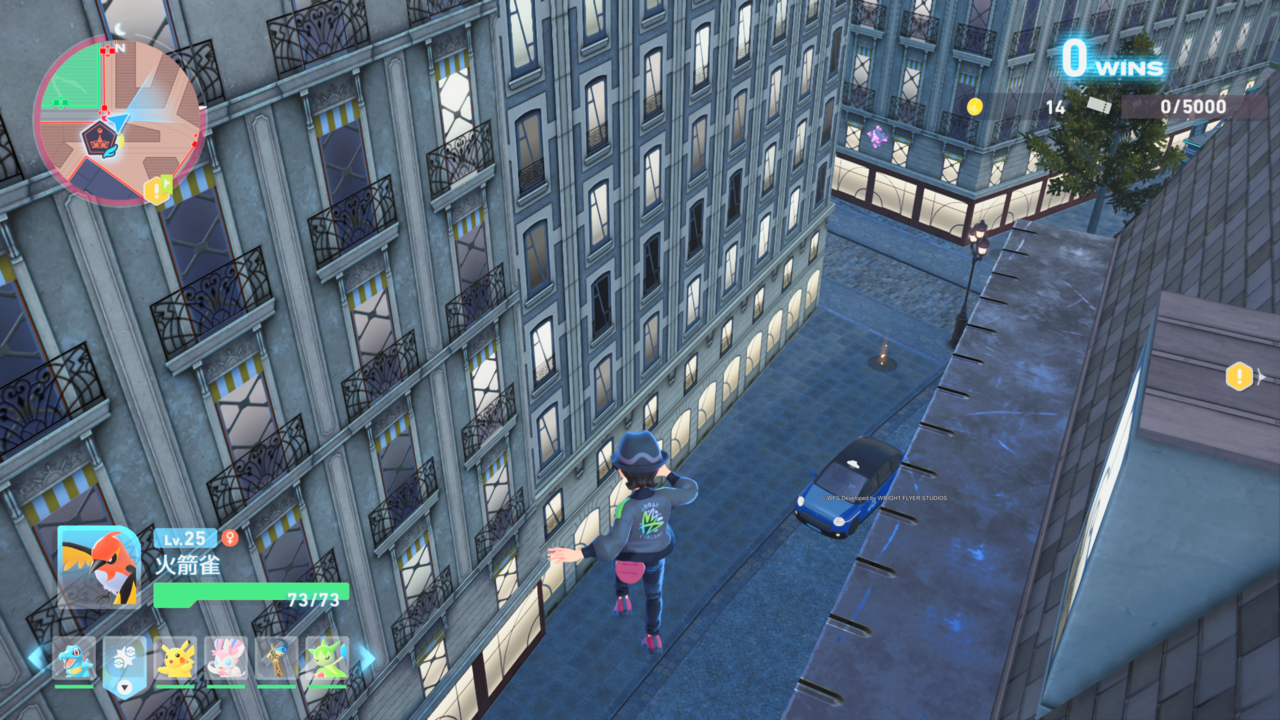Click the right arrow of the party bar
The width and height of the screenshot is (1280, 720).
(367, 658)
